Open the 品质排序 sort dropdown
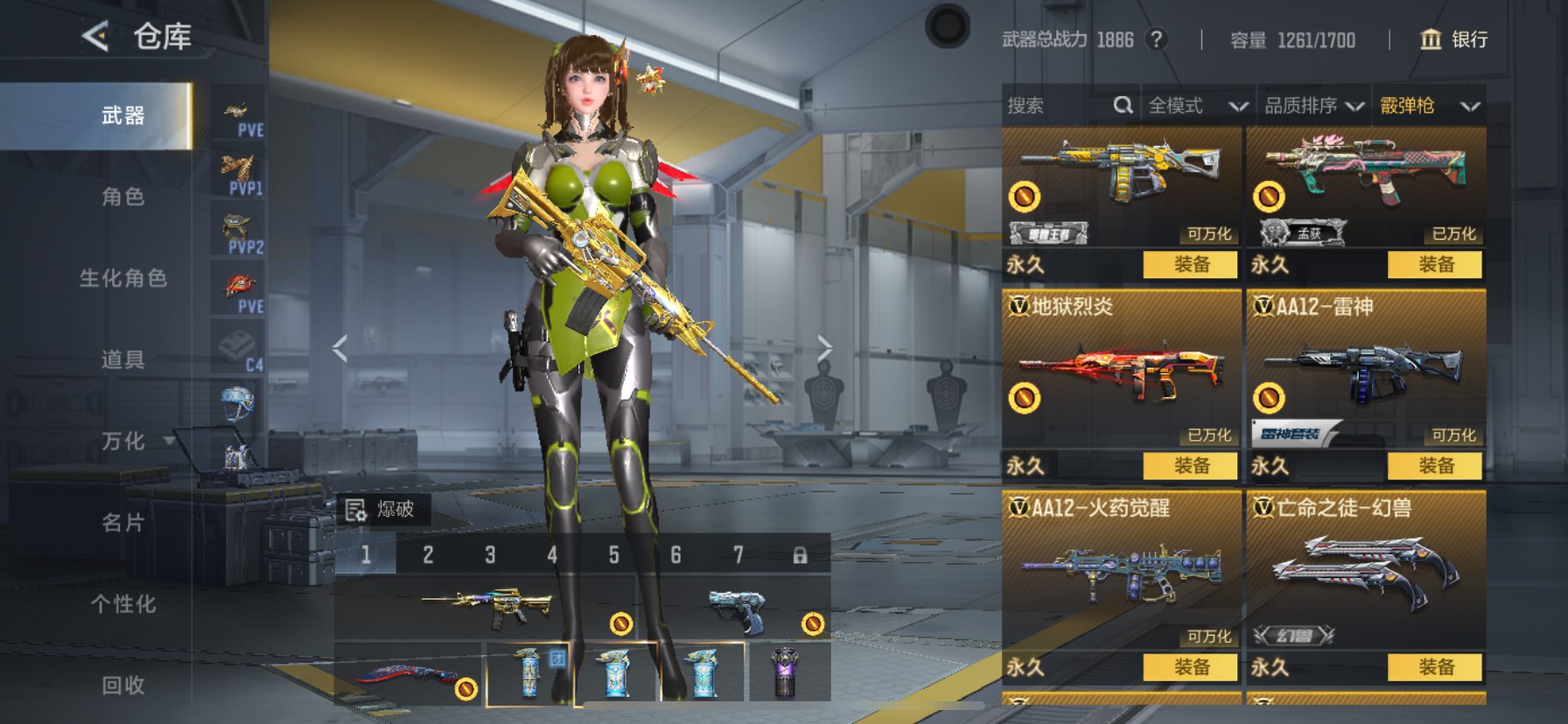The height and width of the screenshot is (724, 1568). 1313,106
